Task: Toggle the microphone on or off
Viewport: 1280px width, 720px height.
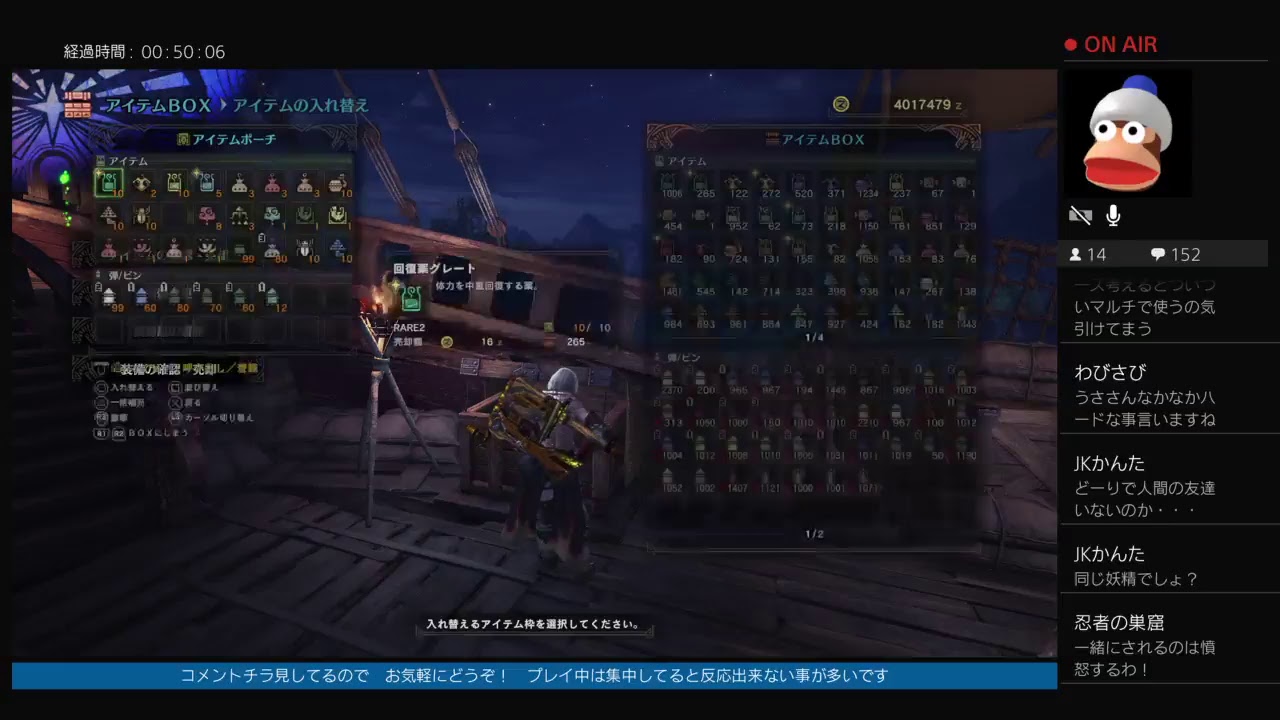Action: coord(1113,215)
